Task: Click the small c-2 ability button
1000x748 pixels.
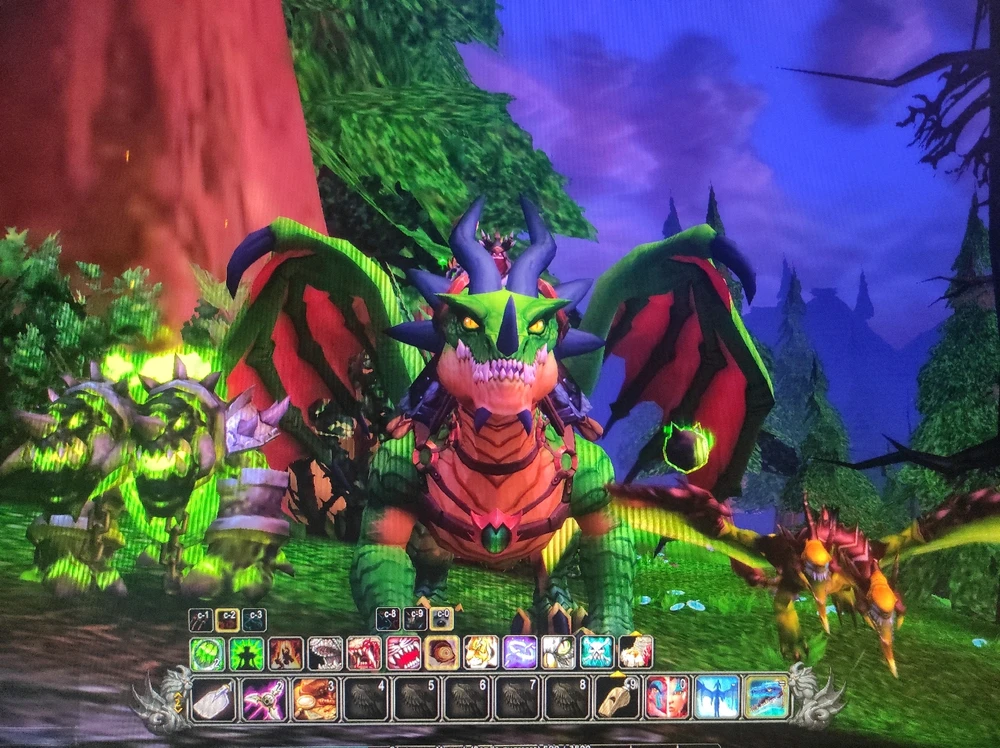Action: 228,620
